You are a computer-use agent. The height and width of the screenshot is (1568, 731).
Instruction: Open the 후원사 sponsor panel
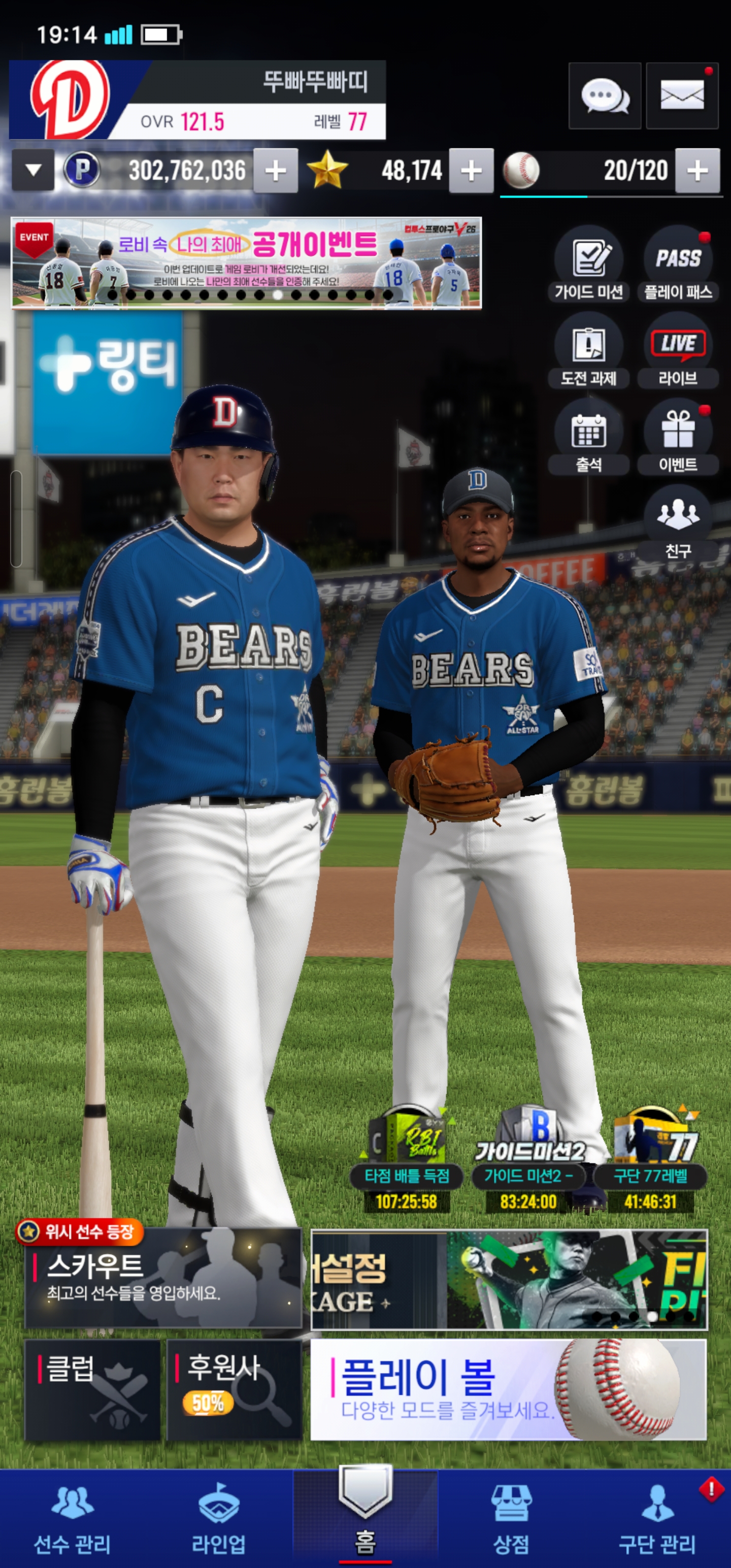pyautogui.click(x=235, y=1390)
